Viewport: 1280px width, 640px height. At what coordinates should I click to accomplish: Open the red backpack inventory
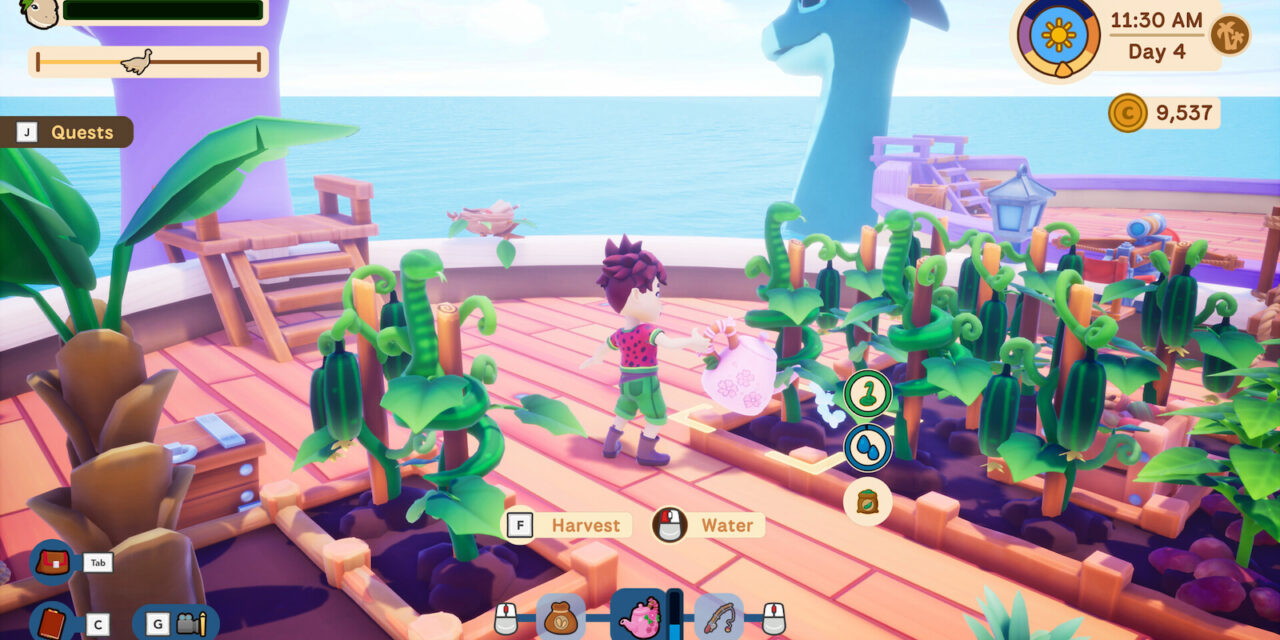point(52,561)
